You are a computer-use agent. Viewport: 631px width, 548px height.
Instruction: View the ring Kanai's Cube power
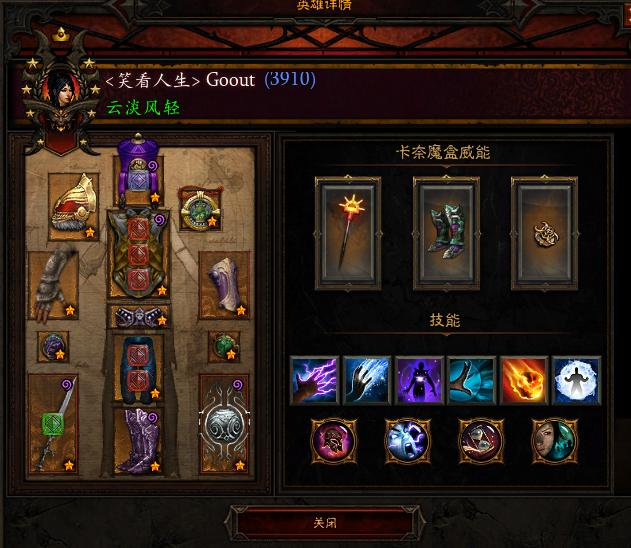tap(544, 233)
